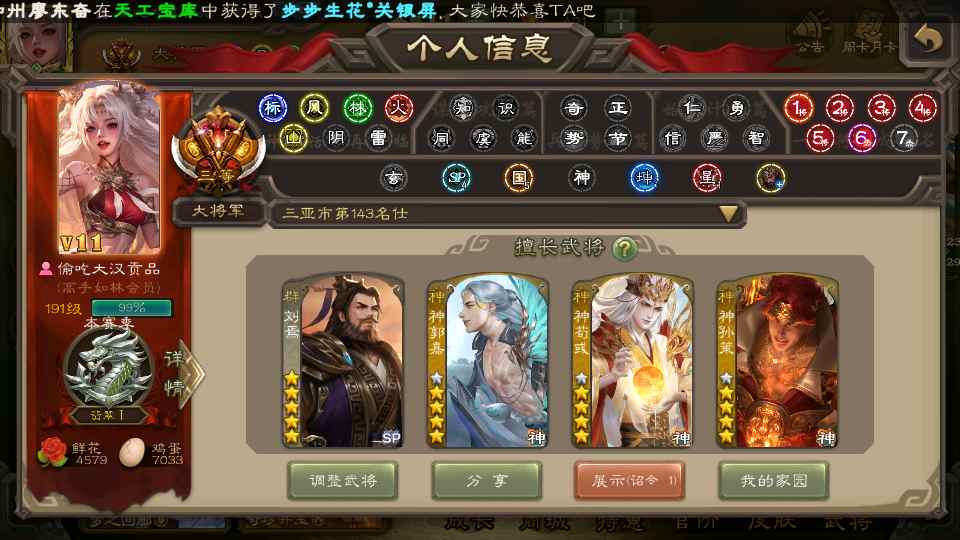
Task: Activate the orange 展示 display button
Action: [x=629, y=481]
